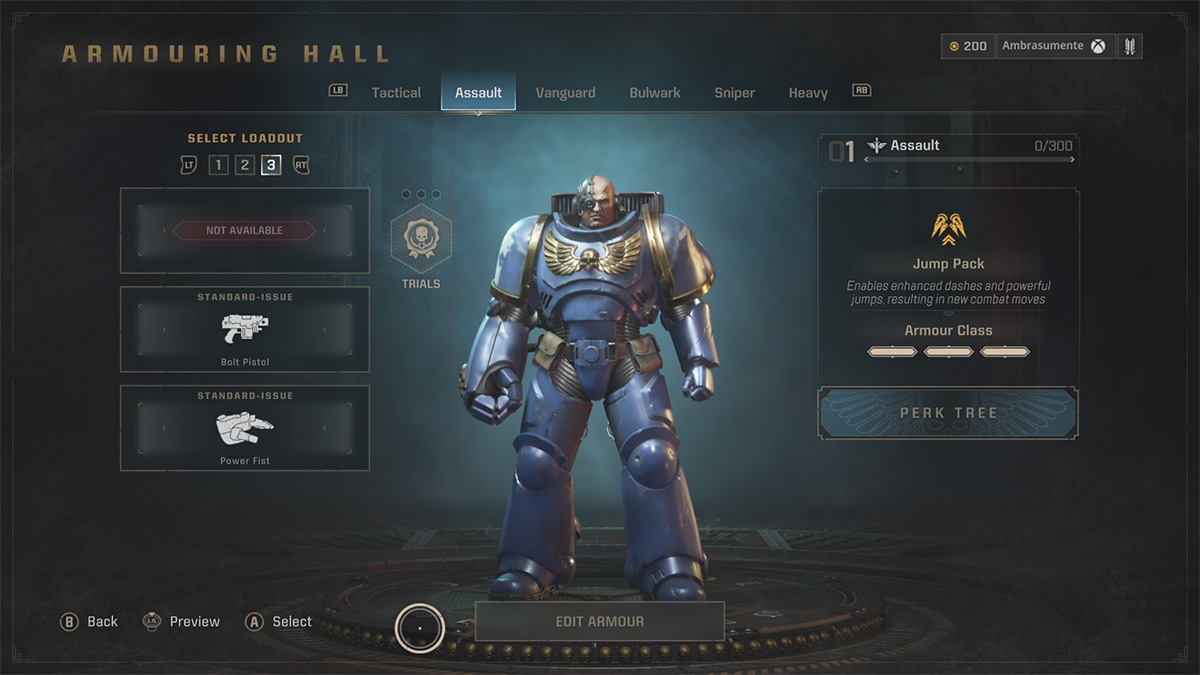Choose the Bulwark class tab
This screenshot has width=1200, height=675.
click(x=655, y=93)
